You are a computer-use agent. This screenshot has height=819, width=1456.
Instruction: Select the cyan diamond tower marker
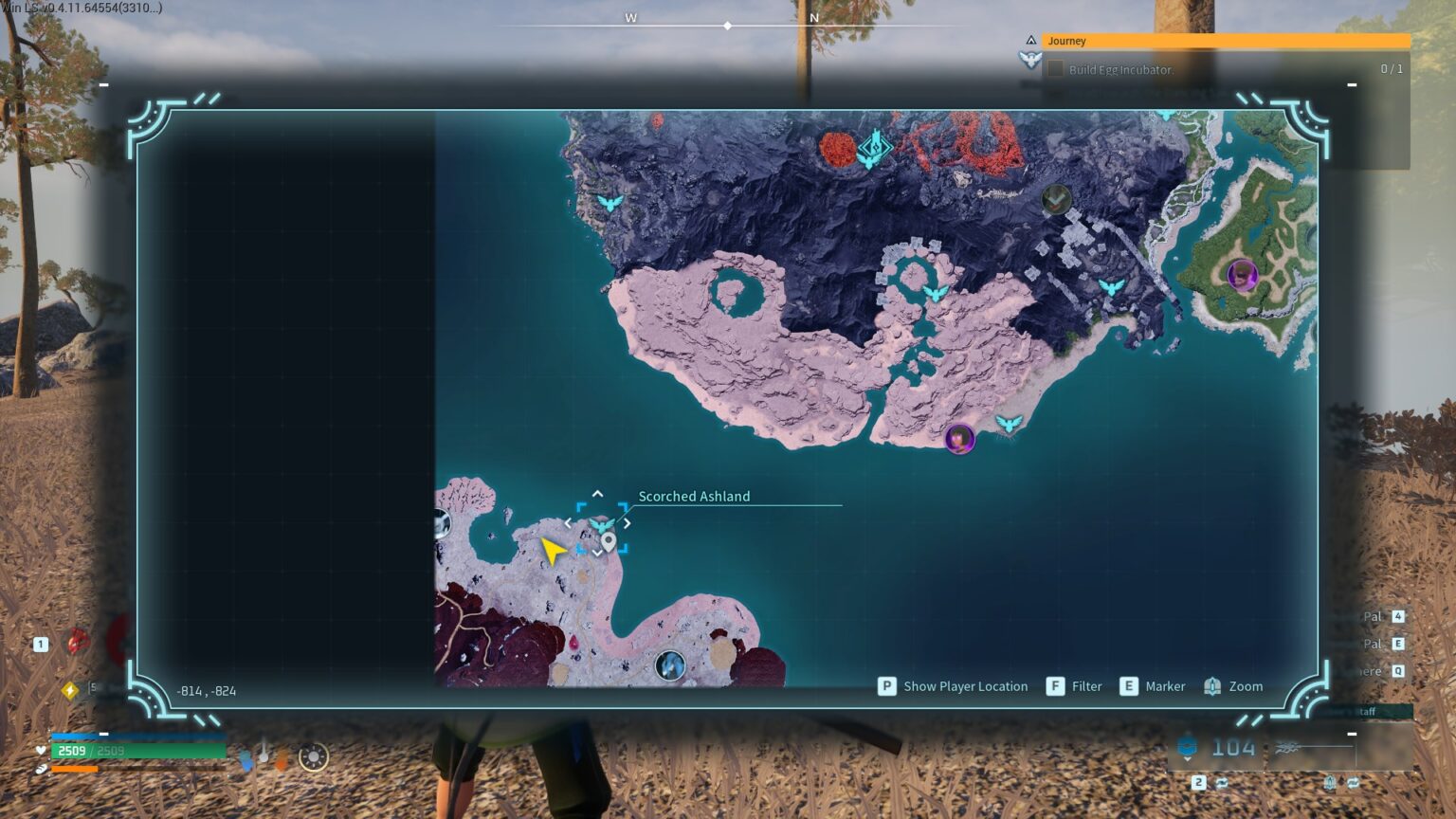873,148
